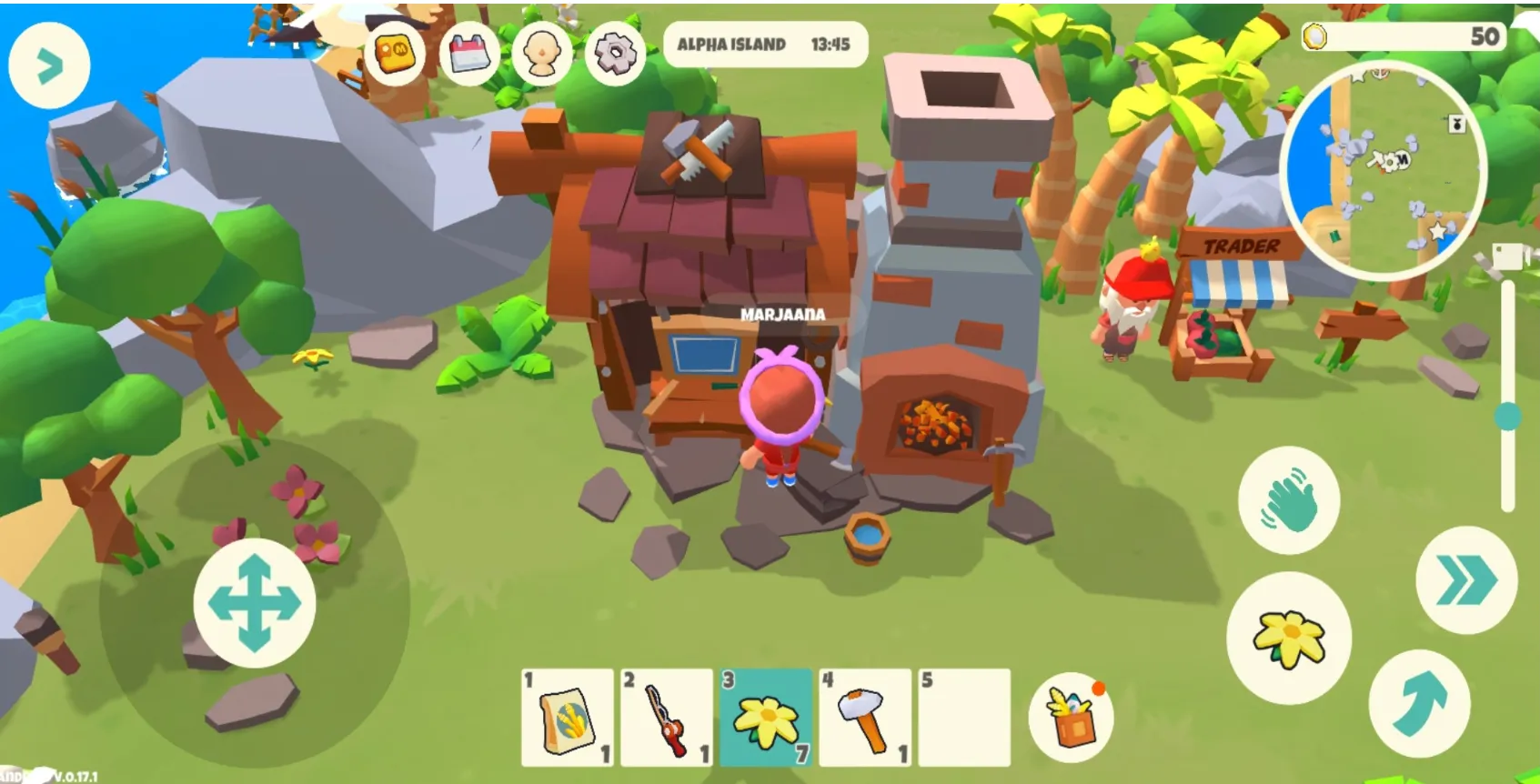Open the inventory bag with notification dot
This screenshot has width=1540, height=784.
coord(1072,718)
